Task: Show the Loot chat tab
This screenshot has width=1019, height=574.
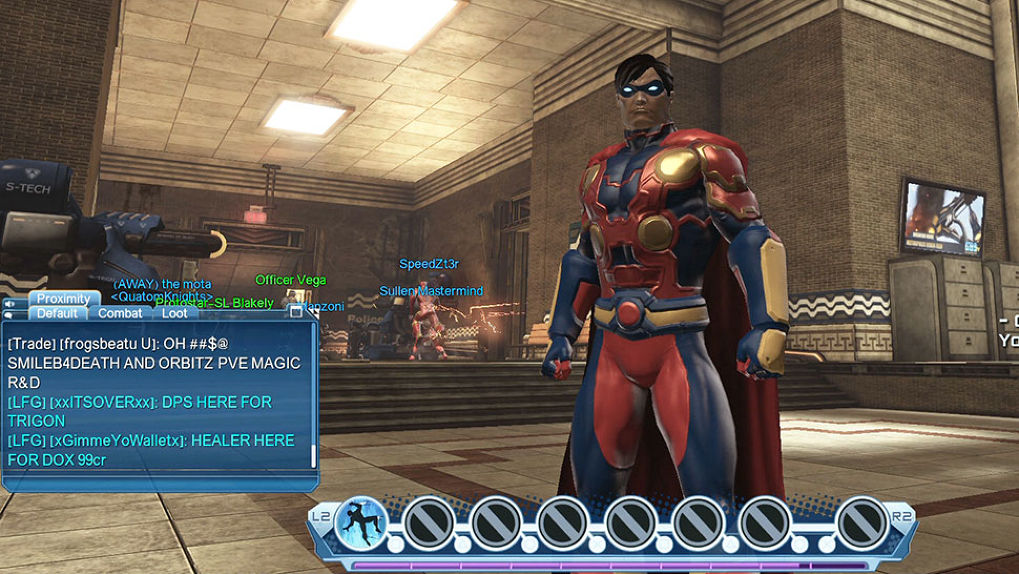Action: coord(174,313)
